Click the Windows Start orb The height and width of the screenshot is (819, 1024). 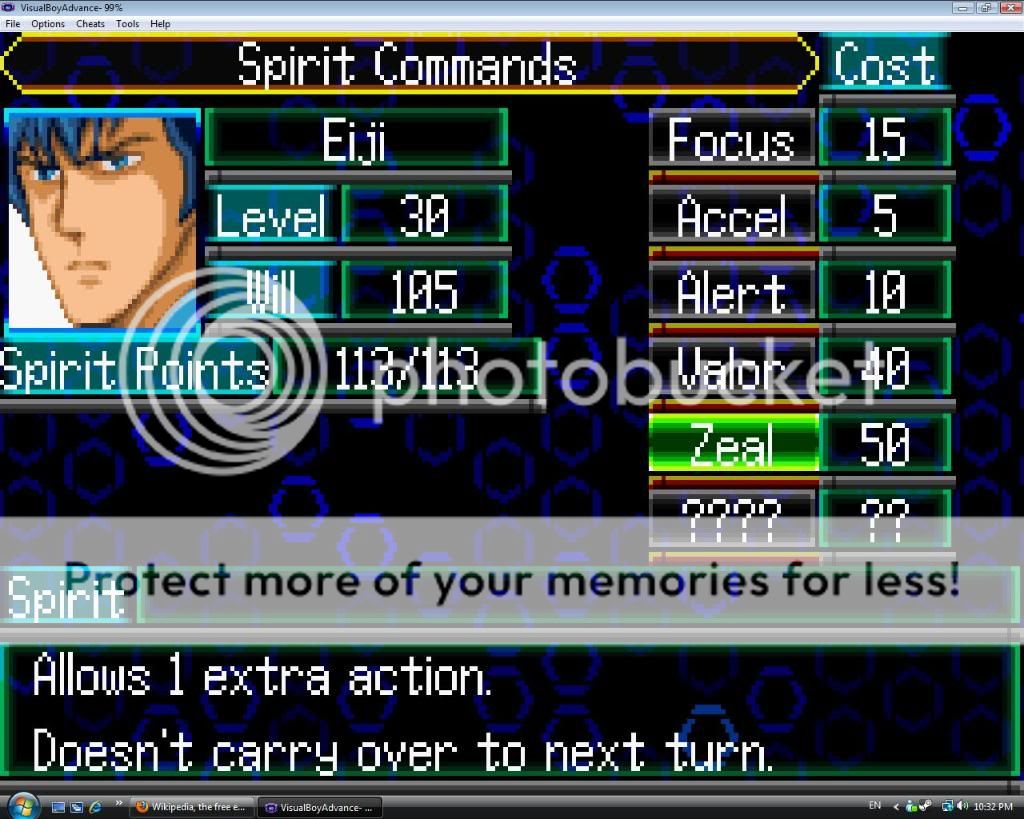coord(22,805)
